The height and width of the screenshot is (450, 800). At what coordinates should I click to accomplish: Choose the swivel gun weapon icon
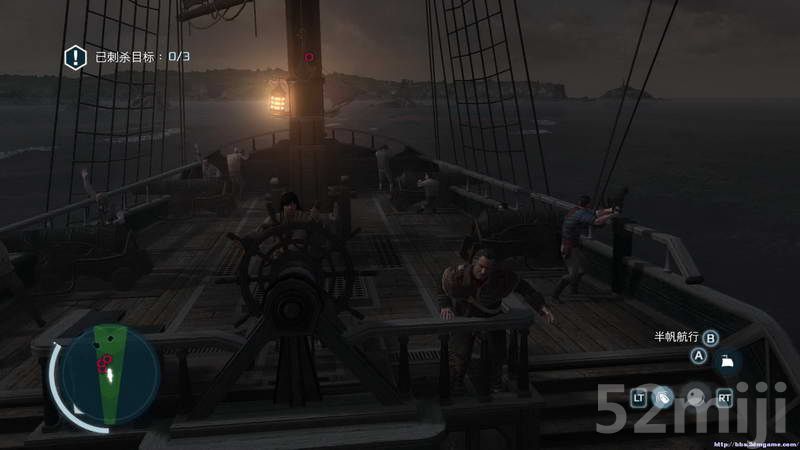pos(662,398)
